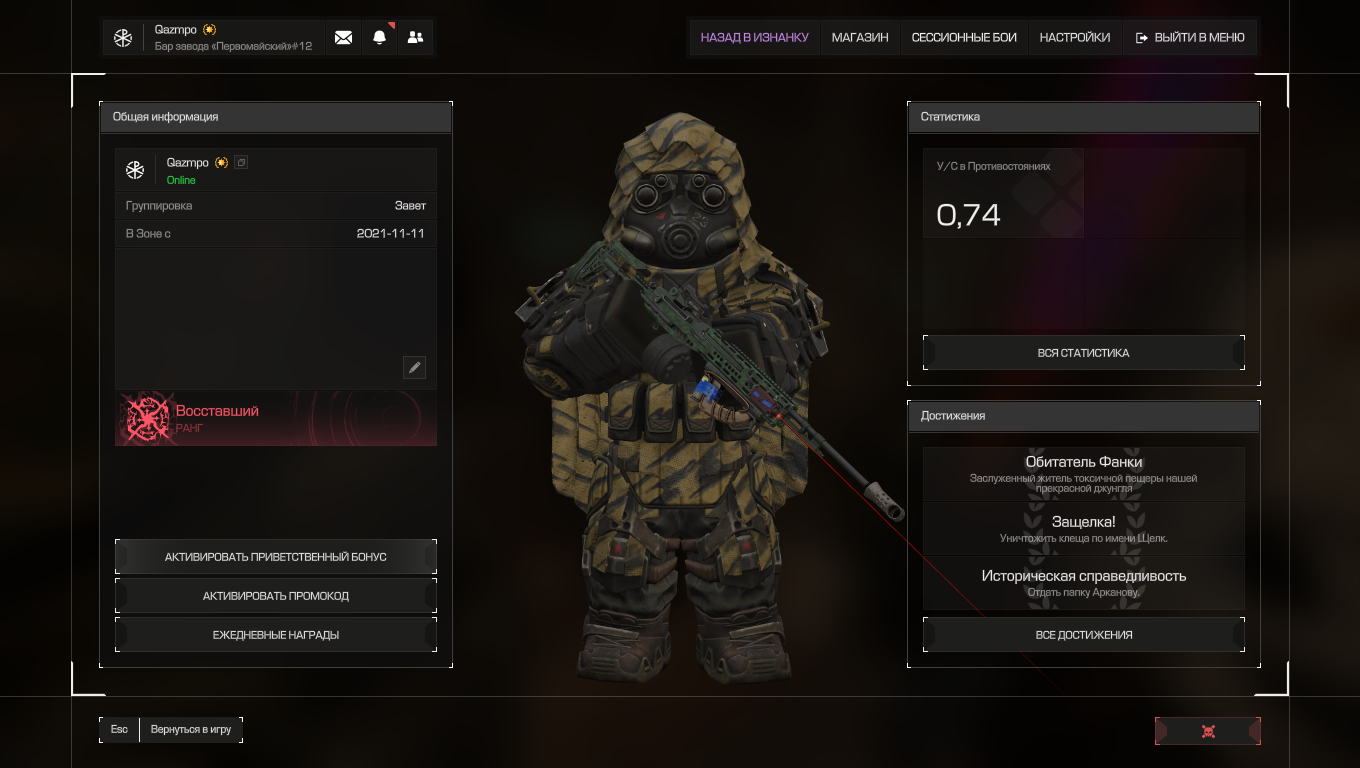Go back via Назад в Изнанку
Screen dimensions: 1360x768
tap(754, 38)
